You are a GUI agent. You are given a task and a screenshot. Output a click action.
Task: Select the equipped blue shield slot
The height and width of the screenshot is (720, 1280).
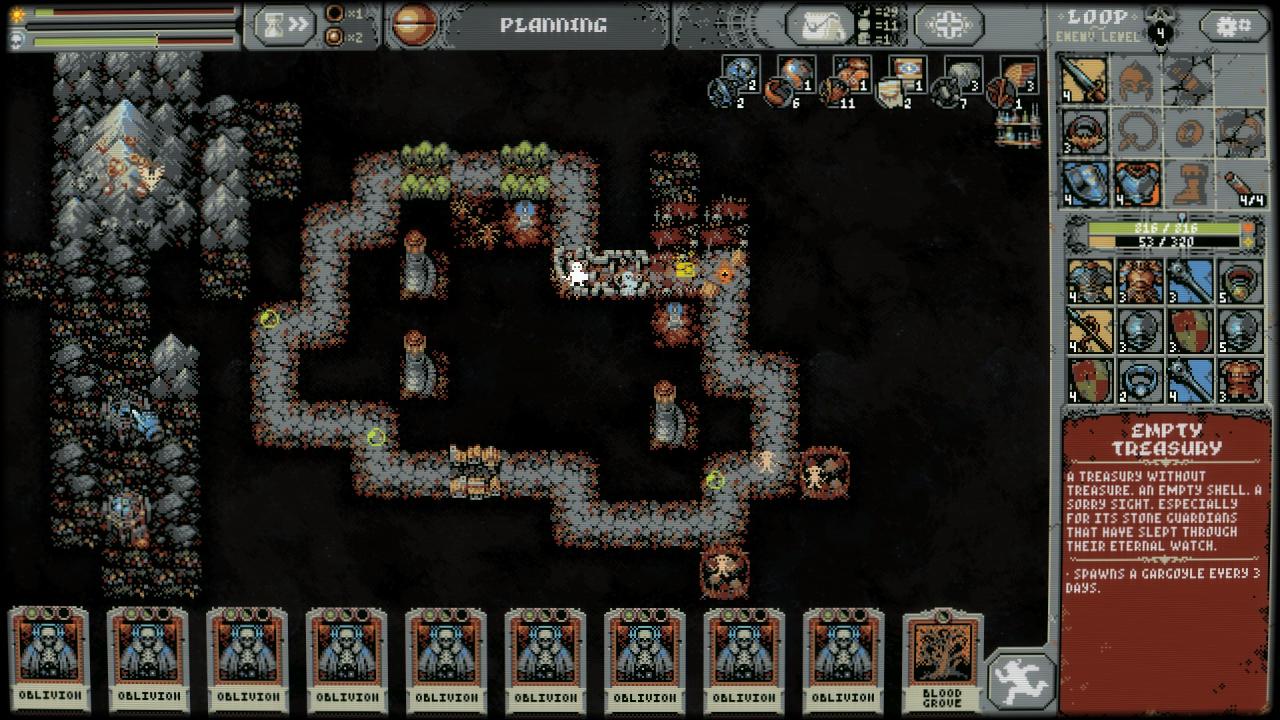(x=1085, y=184)
